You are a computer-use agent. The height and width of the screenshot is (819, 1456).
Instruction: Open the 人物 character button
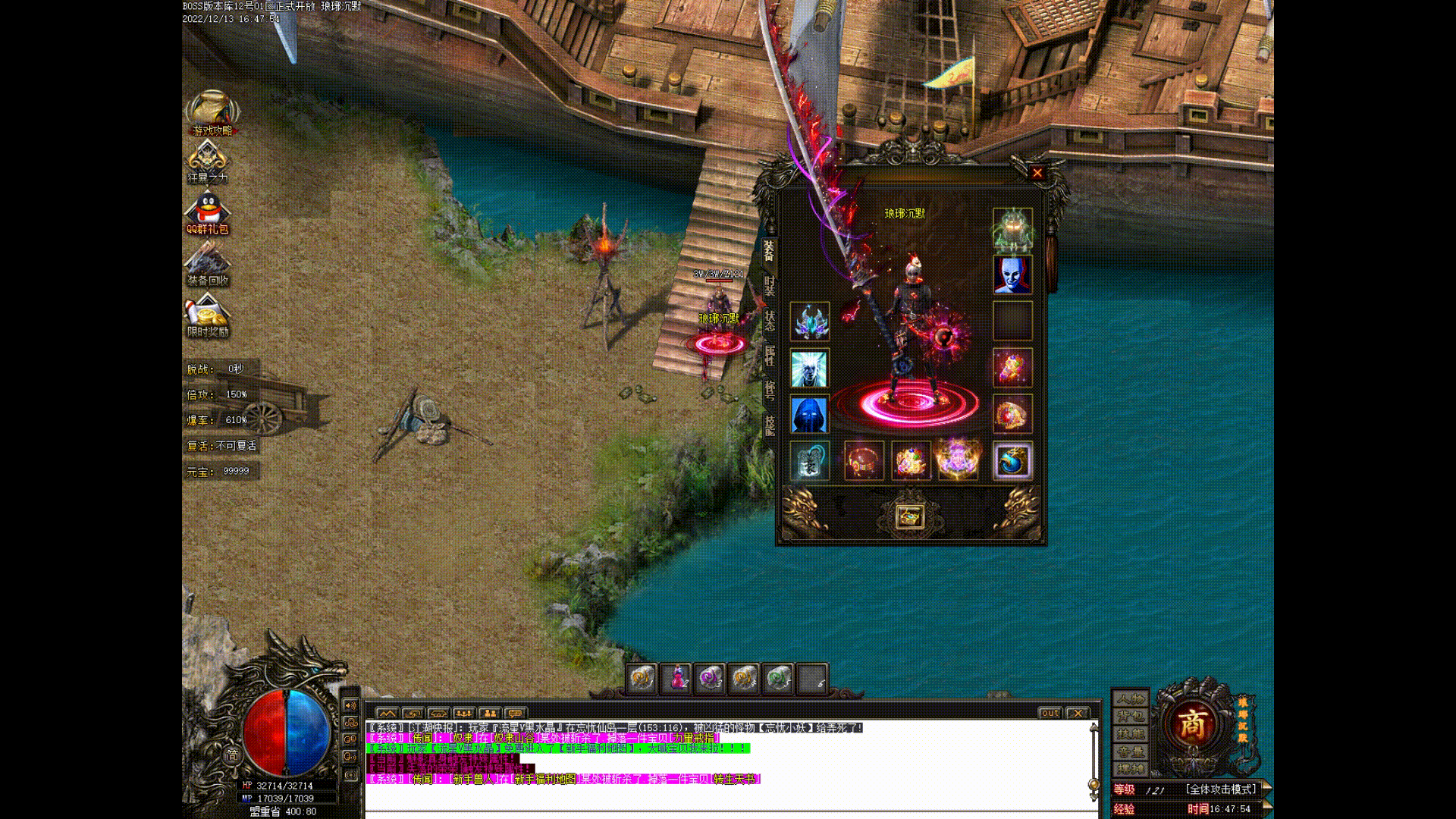point(1130,698)
